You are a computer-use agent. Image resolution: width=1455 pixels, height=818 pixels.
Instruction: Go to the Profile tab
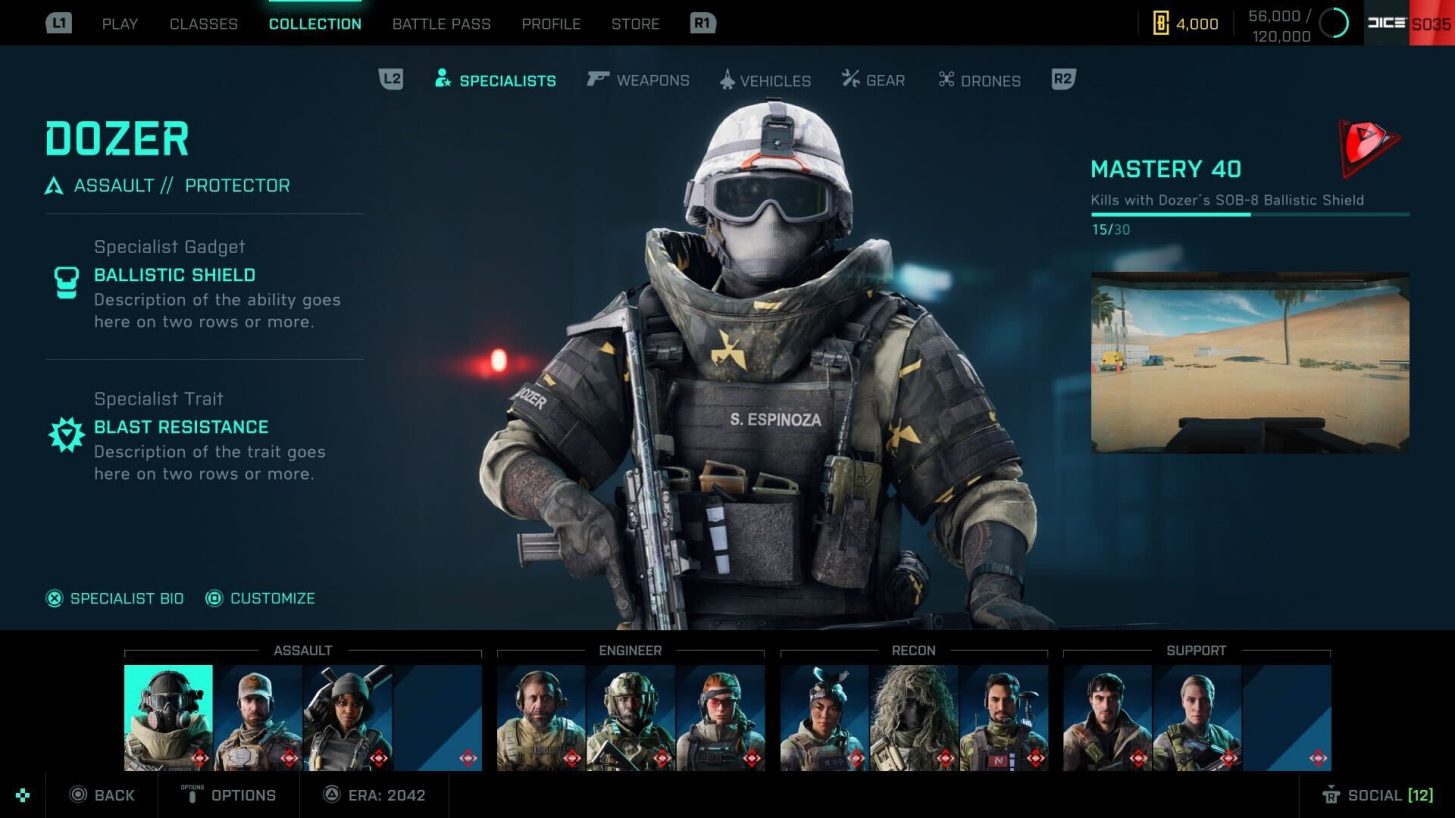551,24
